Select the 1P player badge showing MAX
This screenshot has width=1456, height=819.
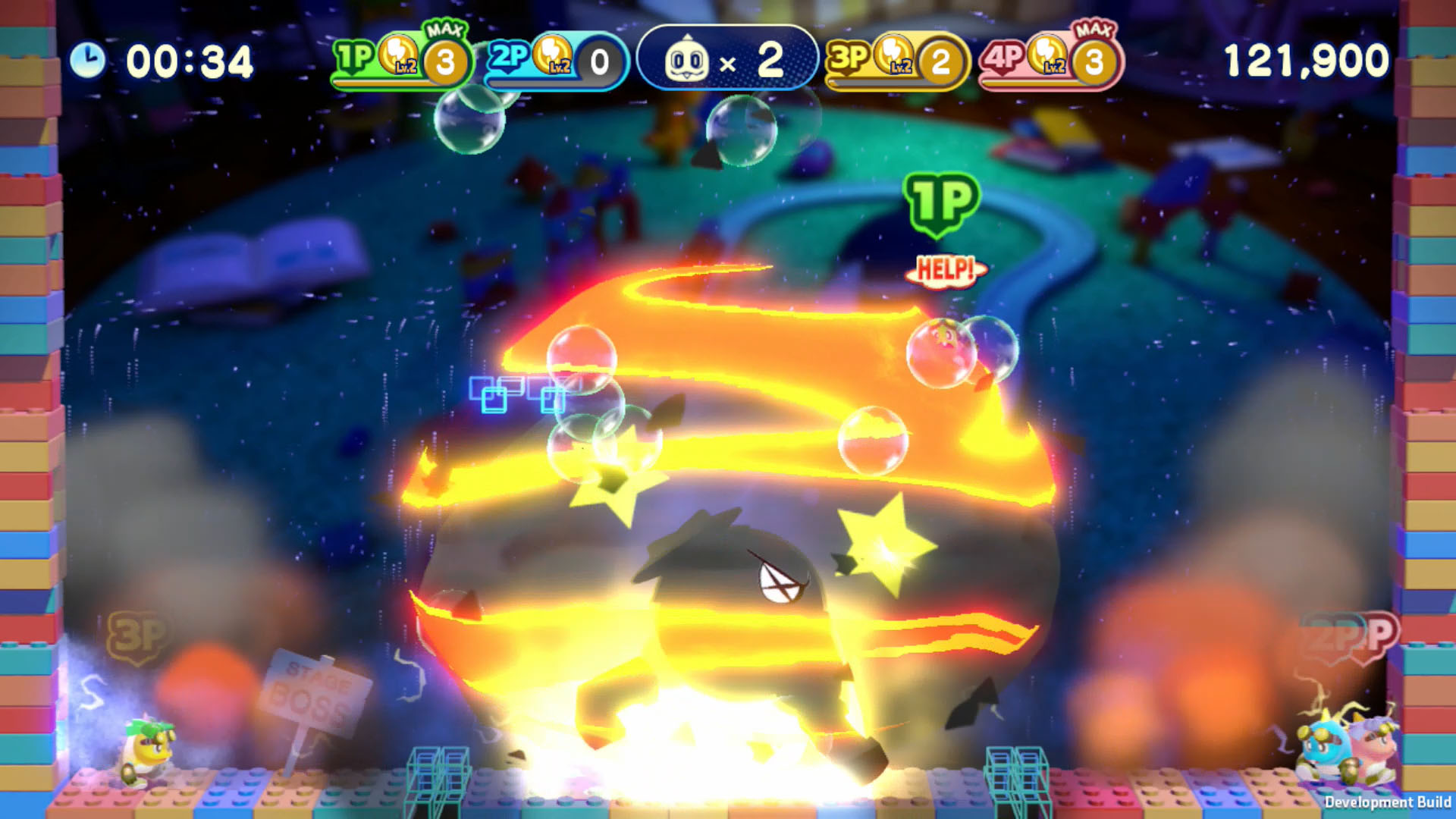coord(353,55)
